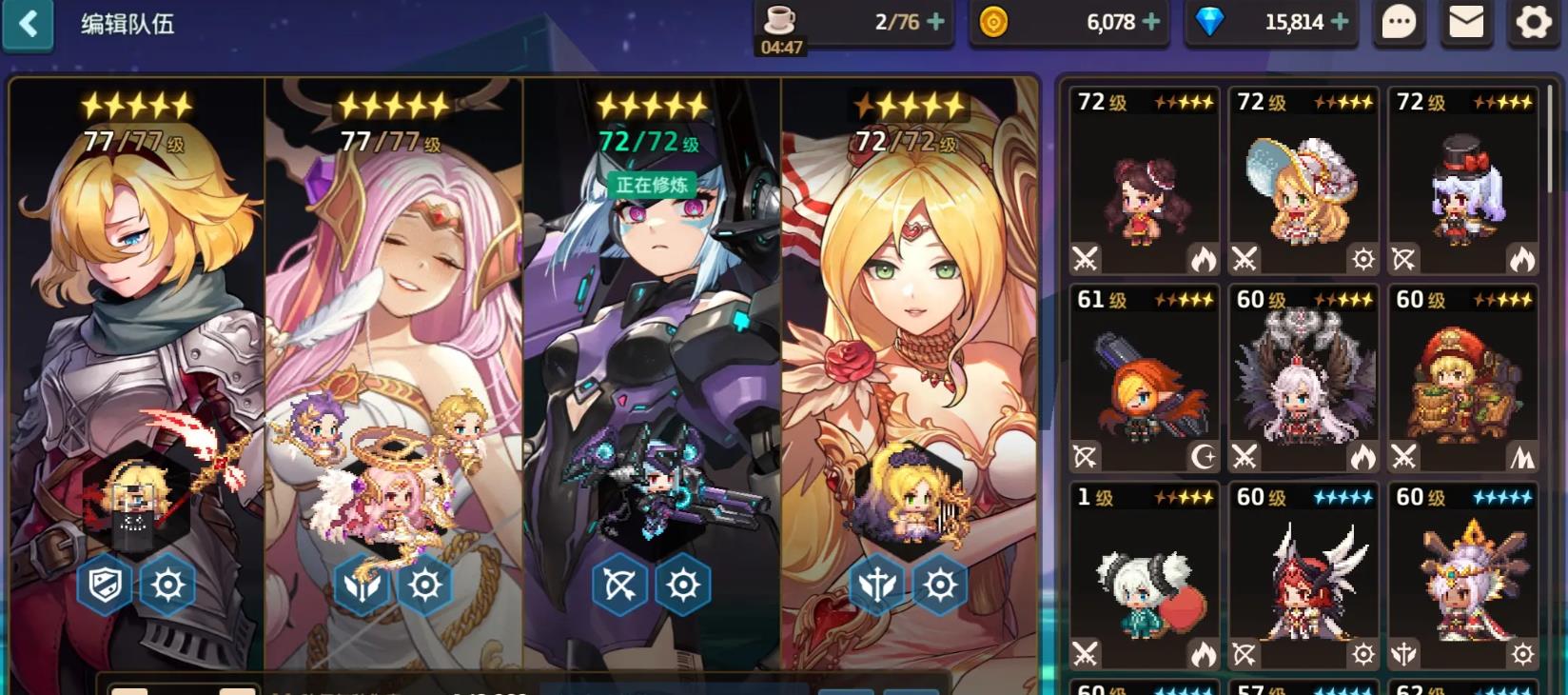Viewport: 1568px width, 695px height.
Task: Select the pink-haired goddess team slot
Action: 394,371
